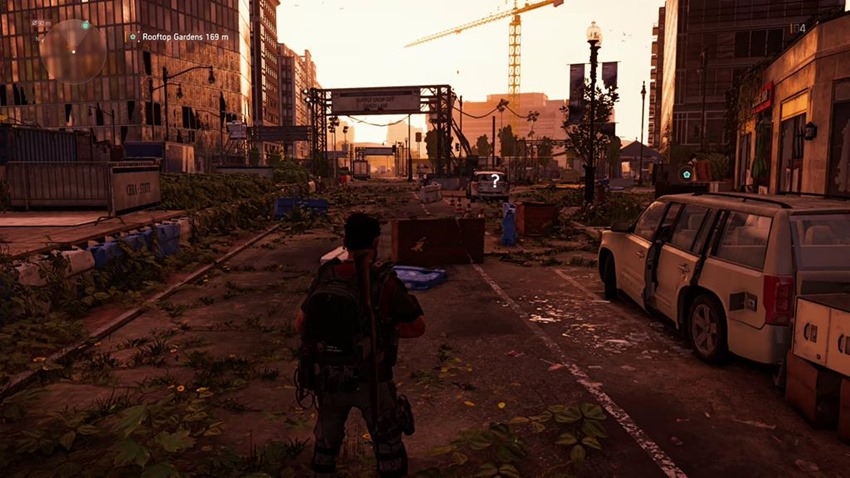Click the white question mark marker
Screen dimensions: 850x478
point(494,179)
